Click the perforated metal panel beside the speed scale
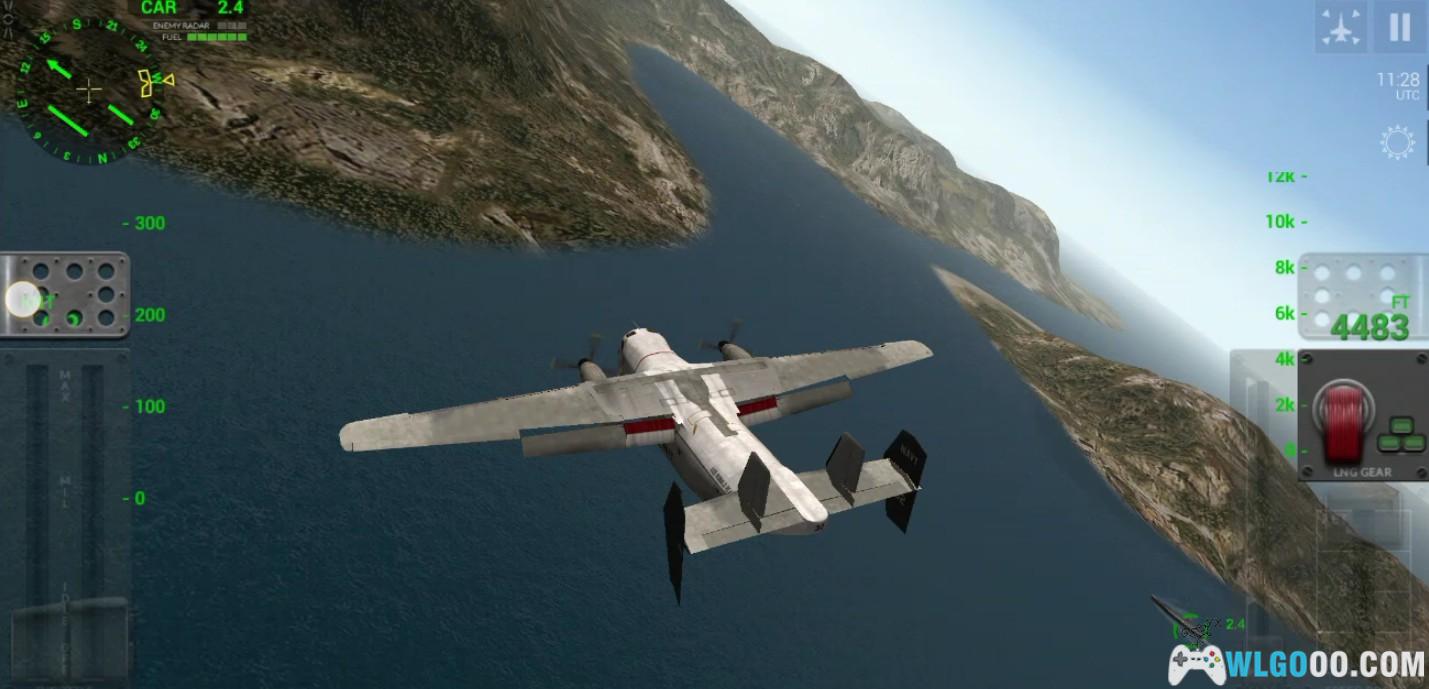 (66, 295)
